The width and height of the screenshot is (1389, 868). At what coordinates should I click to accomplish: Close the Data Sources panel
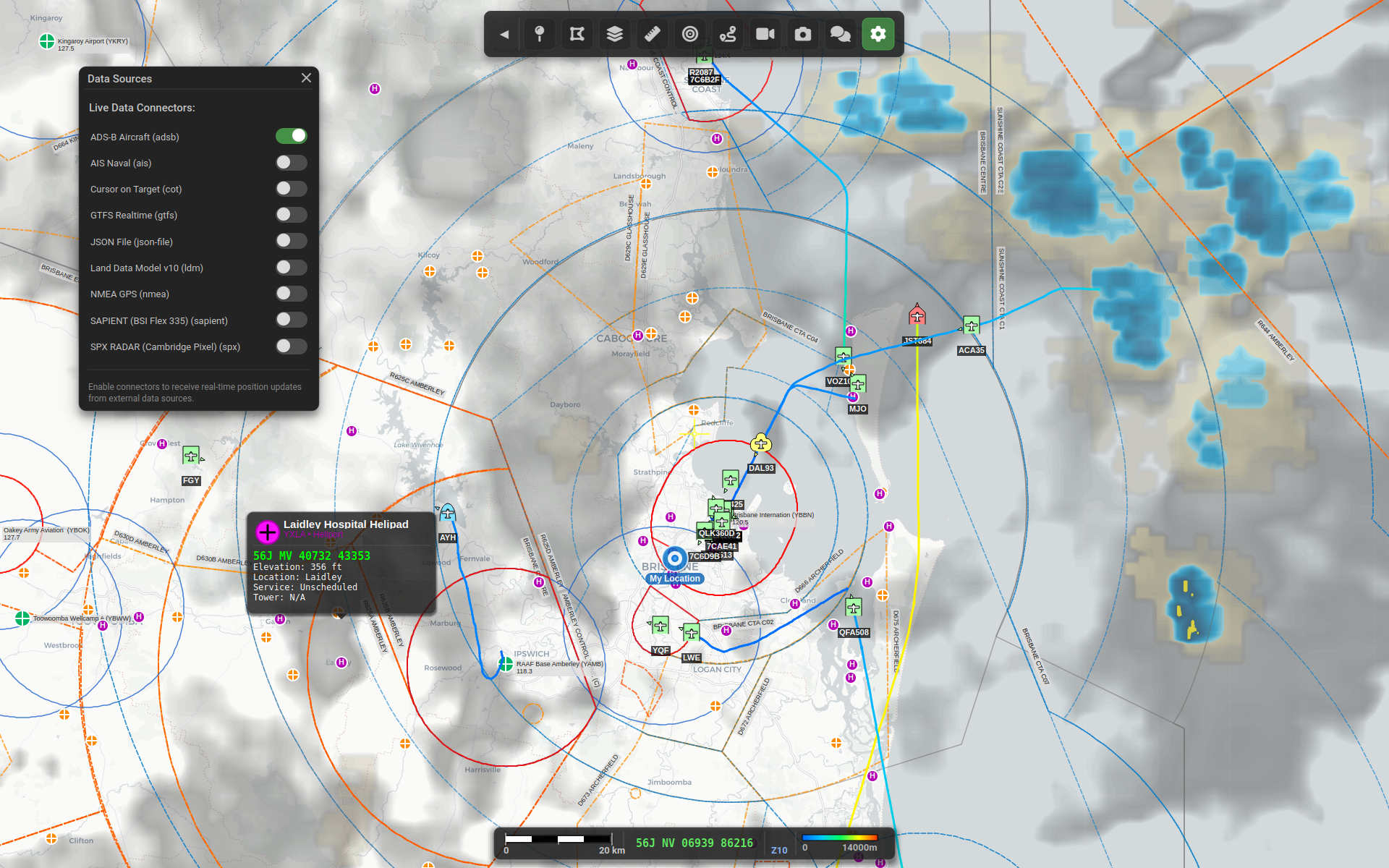[x=306, y=77]
